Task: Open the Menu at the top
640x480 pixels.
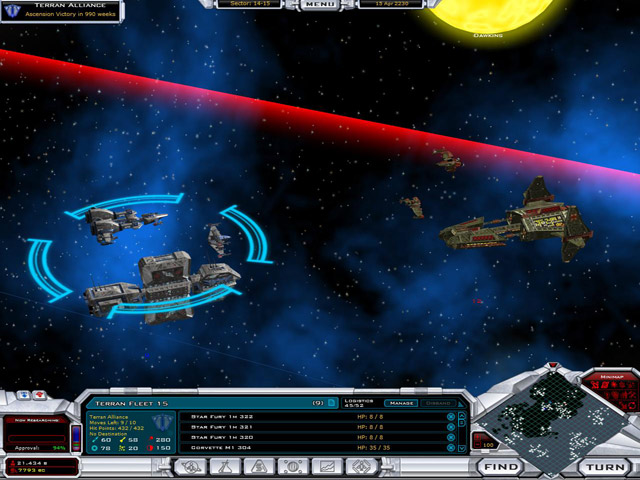Action: [x=319, y=4]
